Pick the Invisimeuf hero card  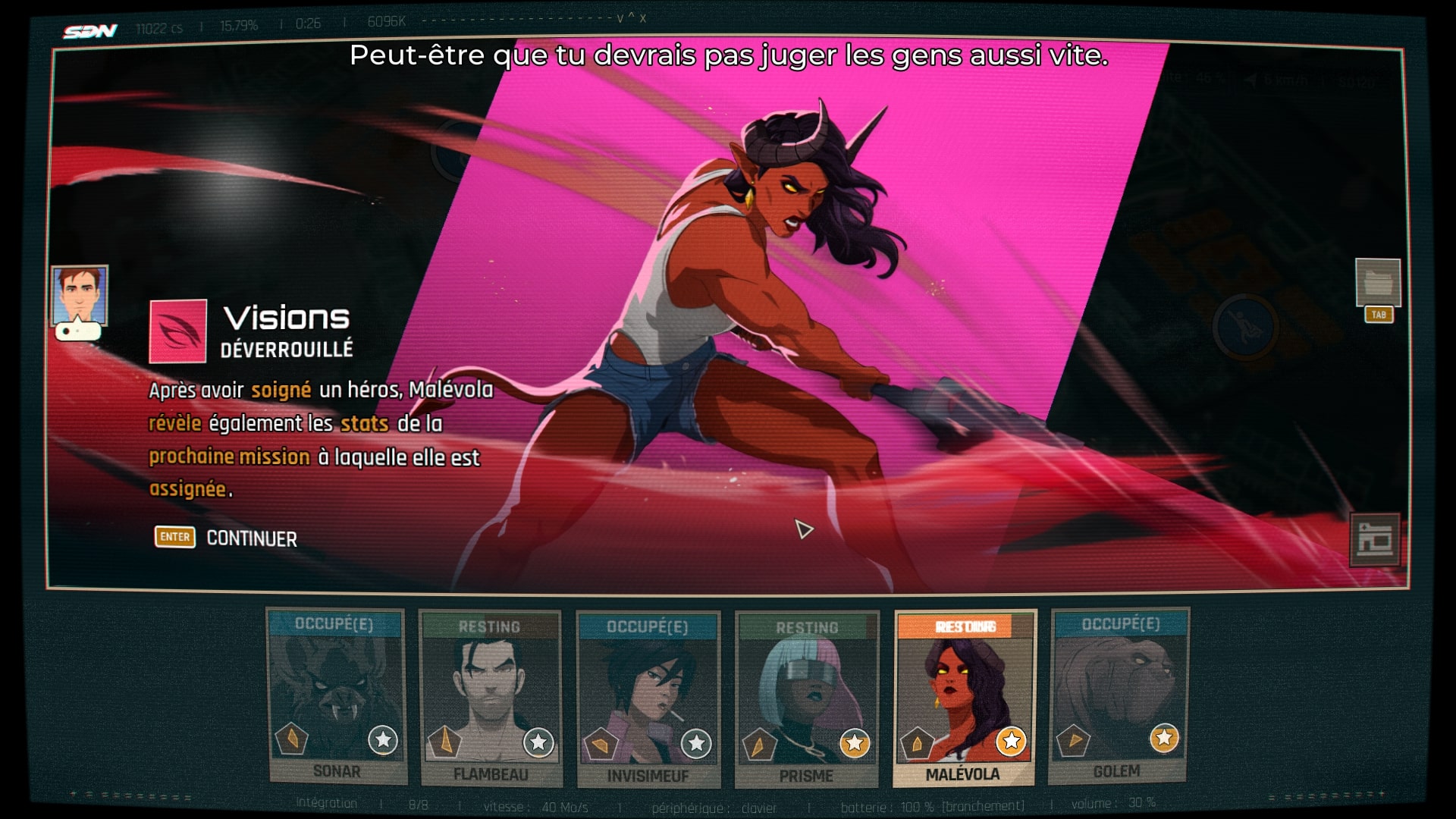[x=648, y=699]
